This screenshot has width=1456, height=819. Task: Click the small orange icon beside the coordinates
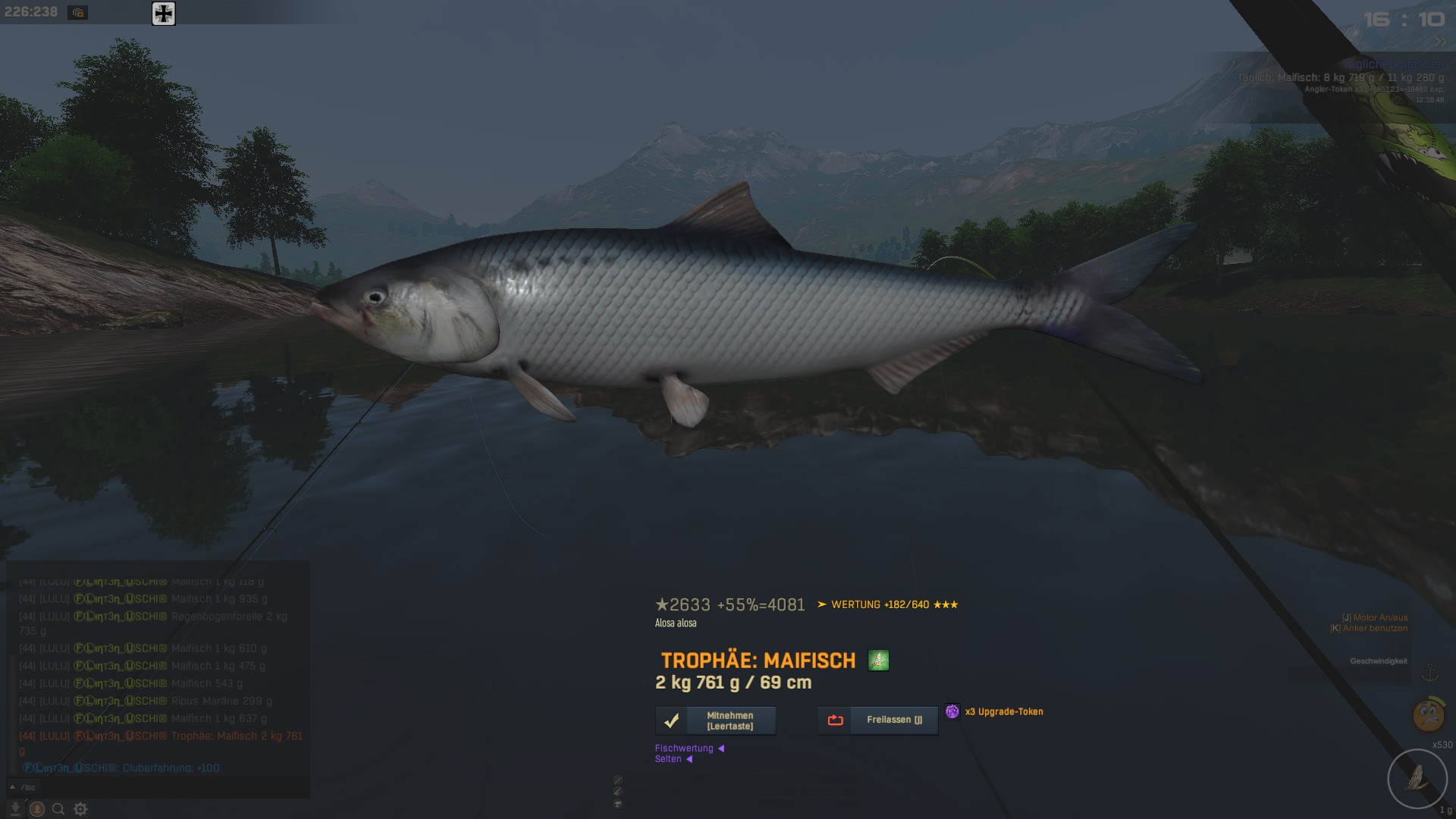coord(77,12)
